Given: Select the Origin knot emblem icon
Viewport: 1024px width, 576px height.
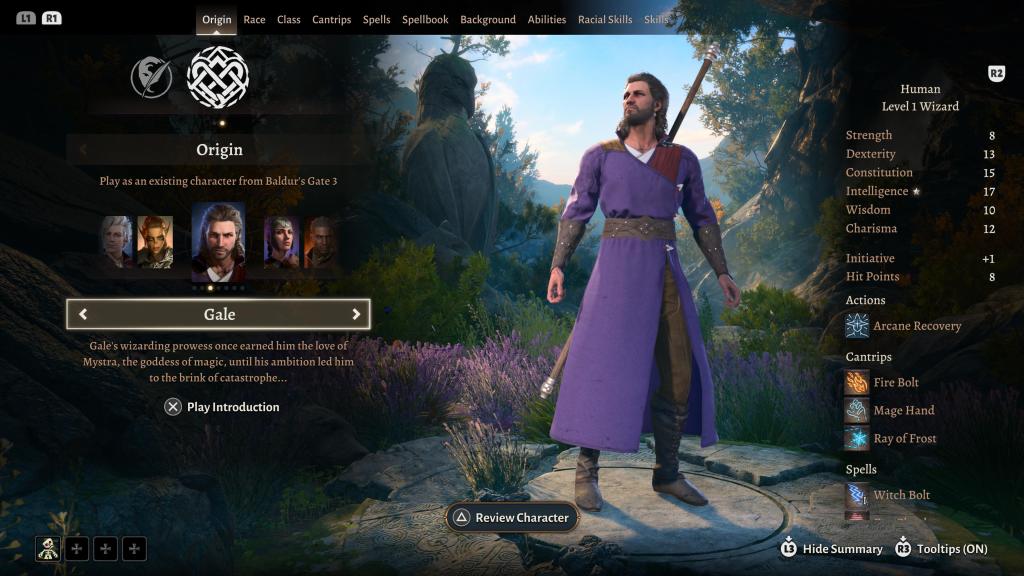Looking at the screenshot, I should click(x=218, y=77).
